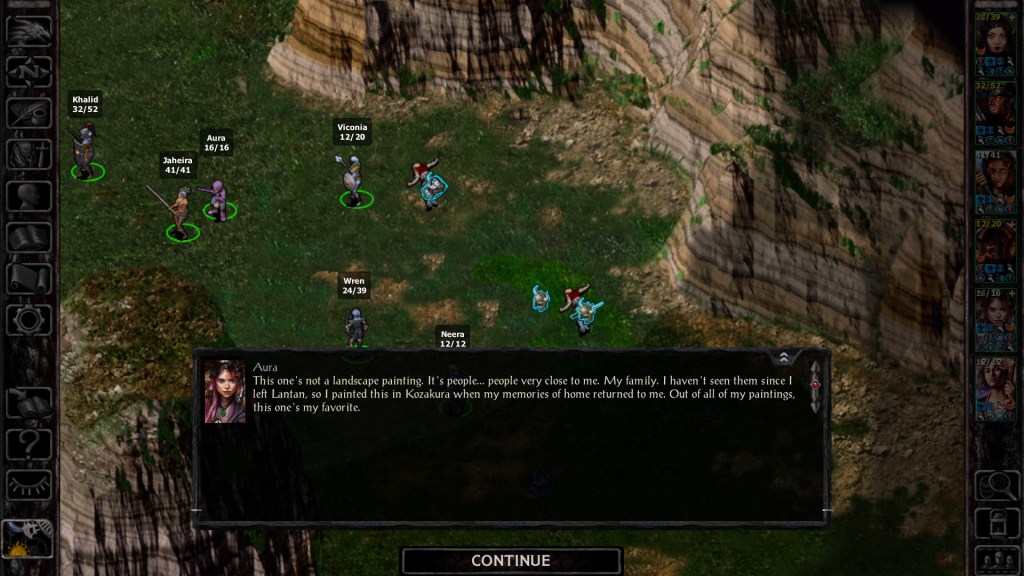Viewport: 1024px width, 576px height.
Task: Click the question mark help icon
Action: 29,442
